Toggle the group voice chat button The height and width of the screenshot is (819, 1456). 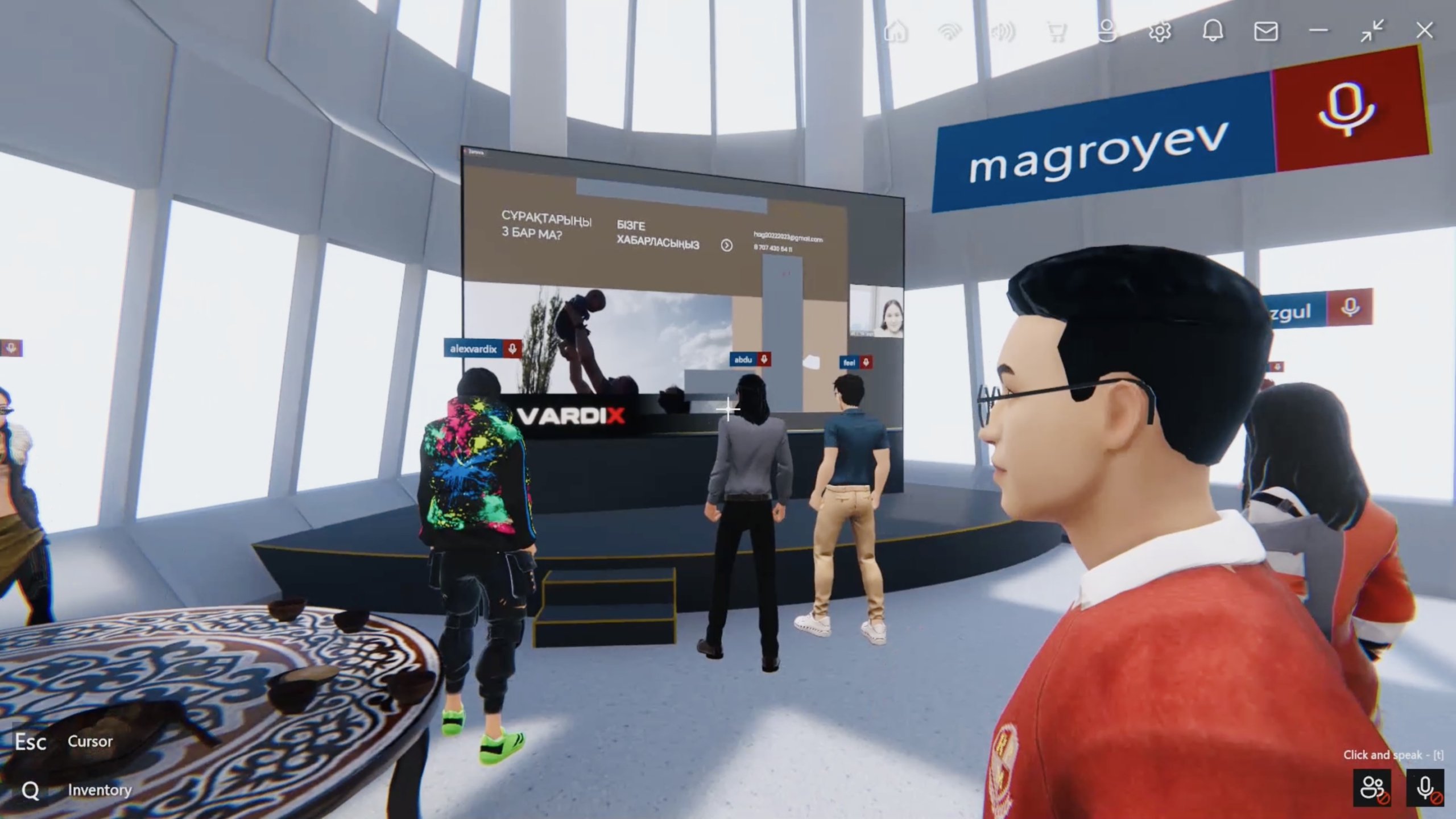1373,788
